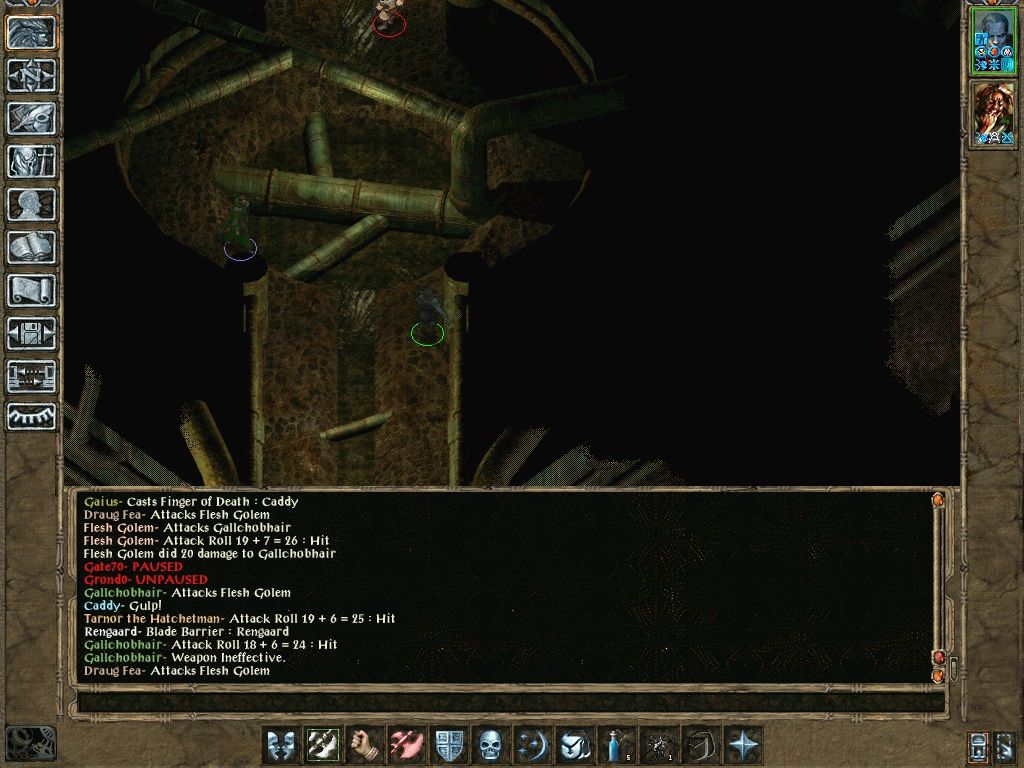Click the multiplayer arrows button

pos(31,376)
